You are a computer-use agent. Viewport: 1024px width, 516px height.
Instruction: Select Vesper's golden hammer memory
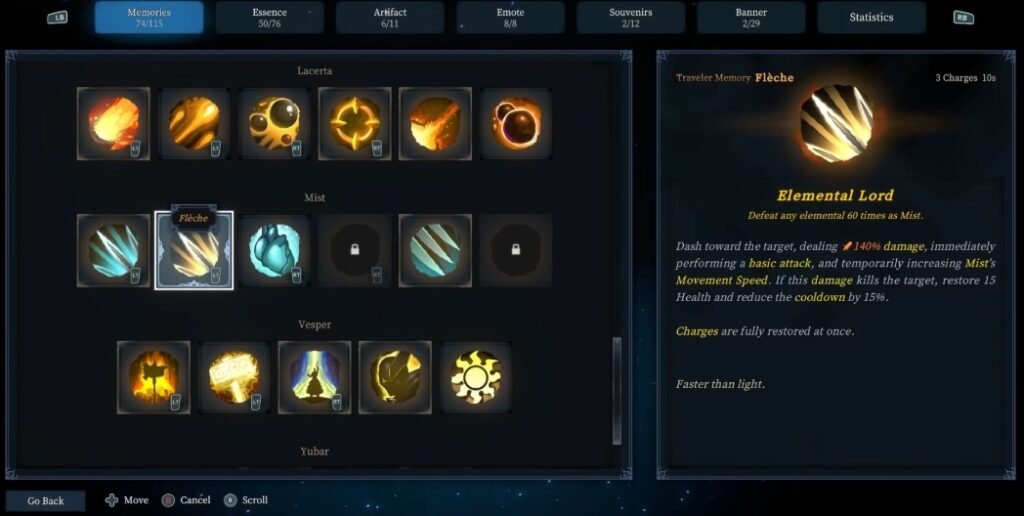[234, 378]
